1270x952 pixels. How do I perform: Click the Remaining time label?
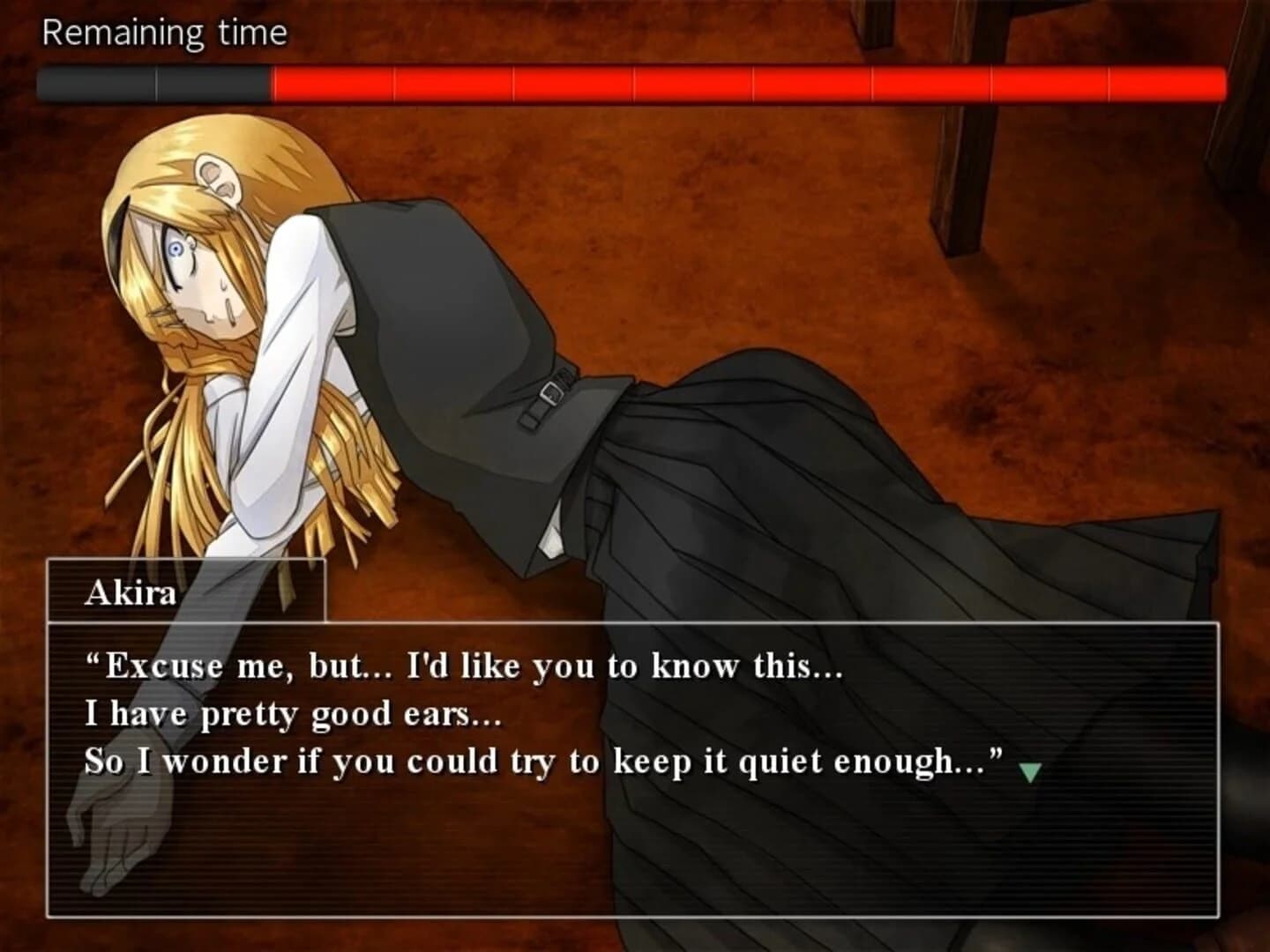165,31
